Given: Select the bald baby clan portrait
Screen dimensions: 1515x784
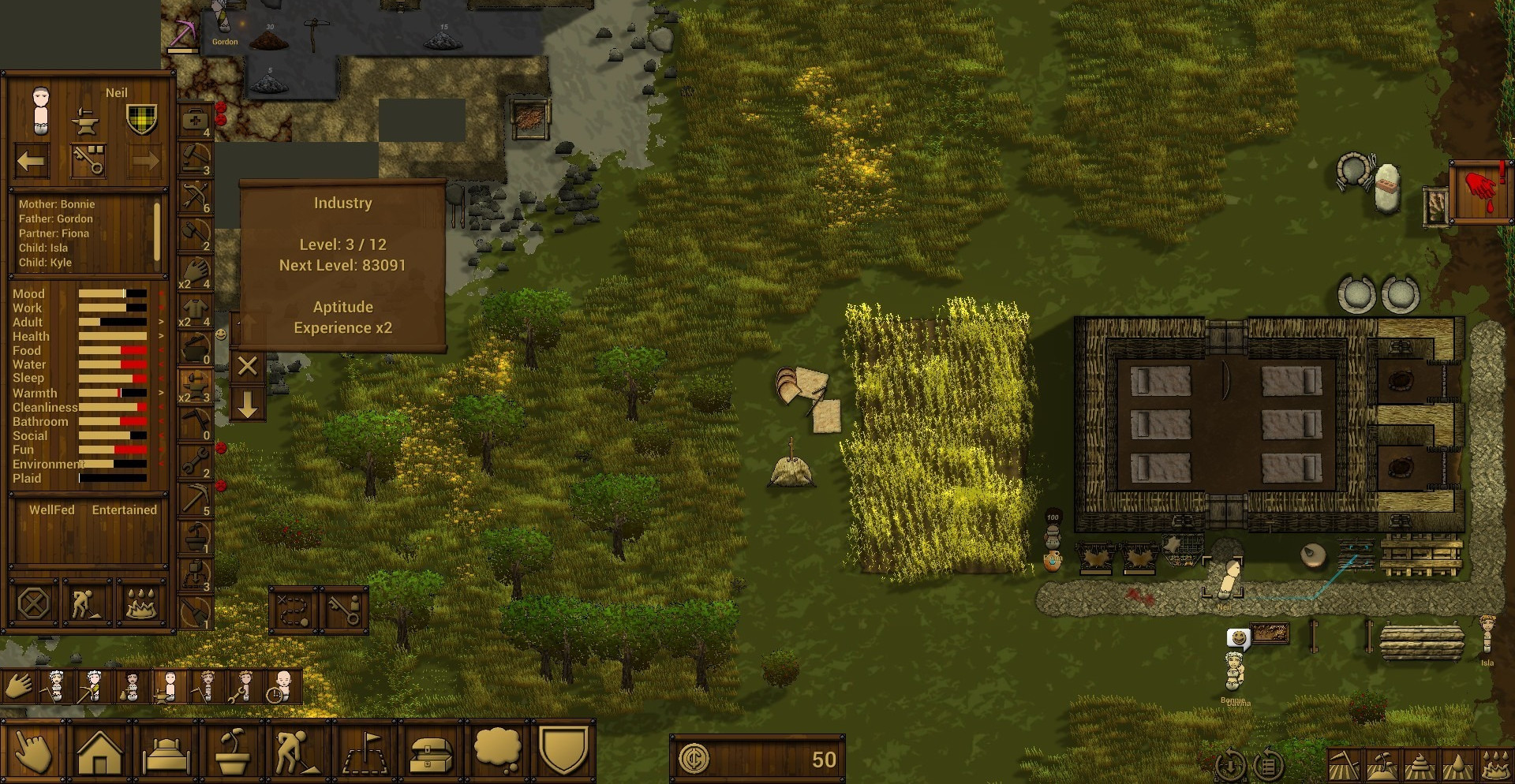Looking at the screenshot, I should tap(282, 686).
